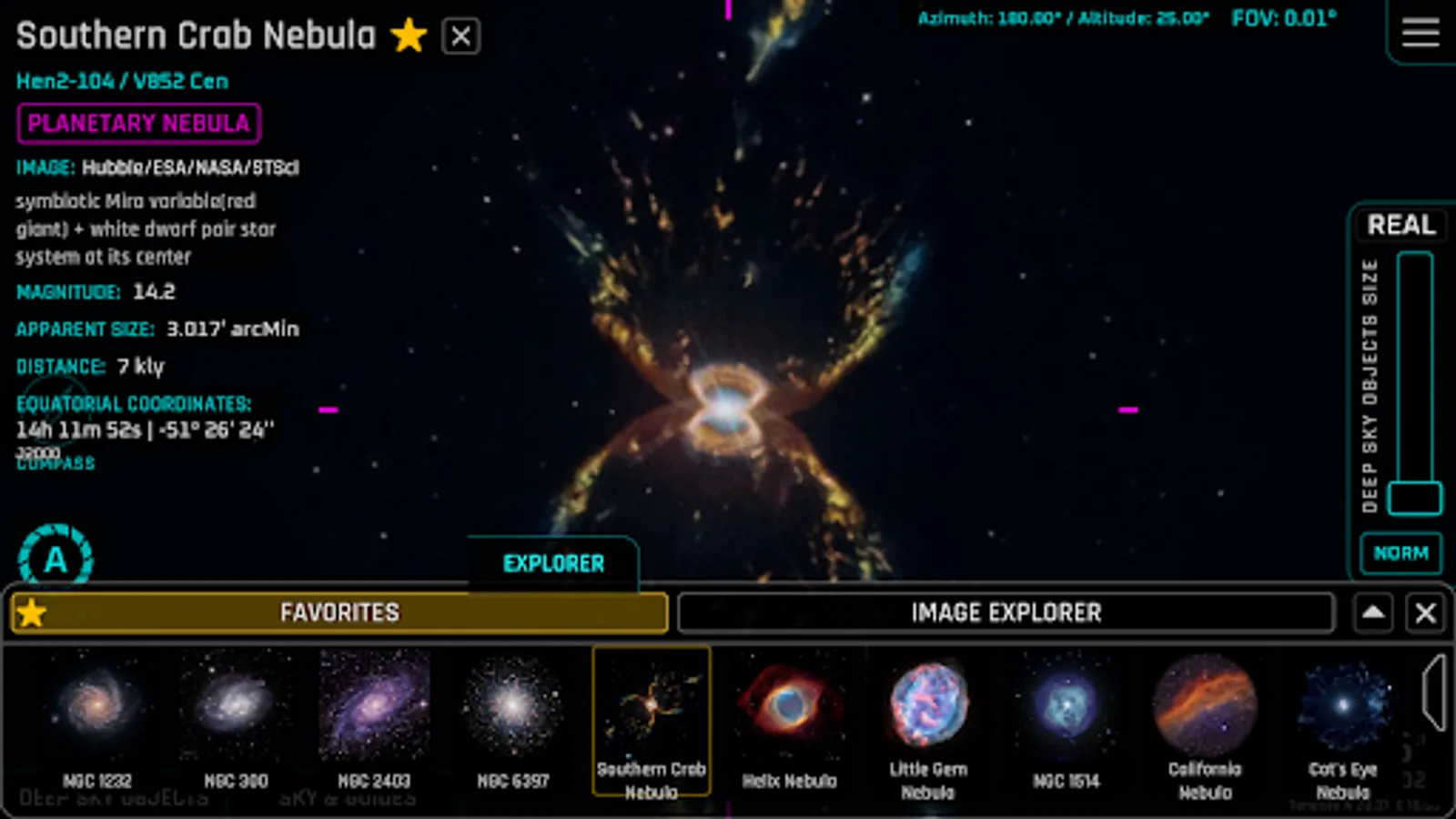
Task: Click the favorite star next to Southern Crab Nebula
Action: pos(409,36)
